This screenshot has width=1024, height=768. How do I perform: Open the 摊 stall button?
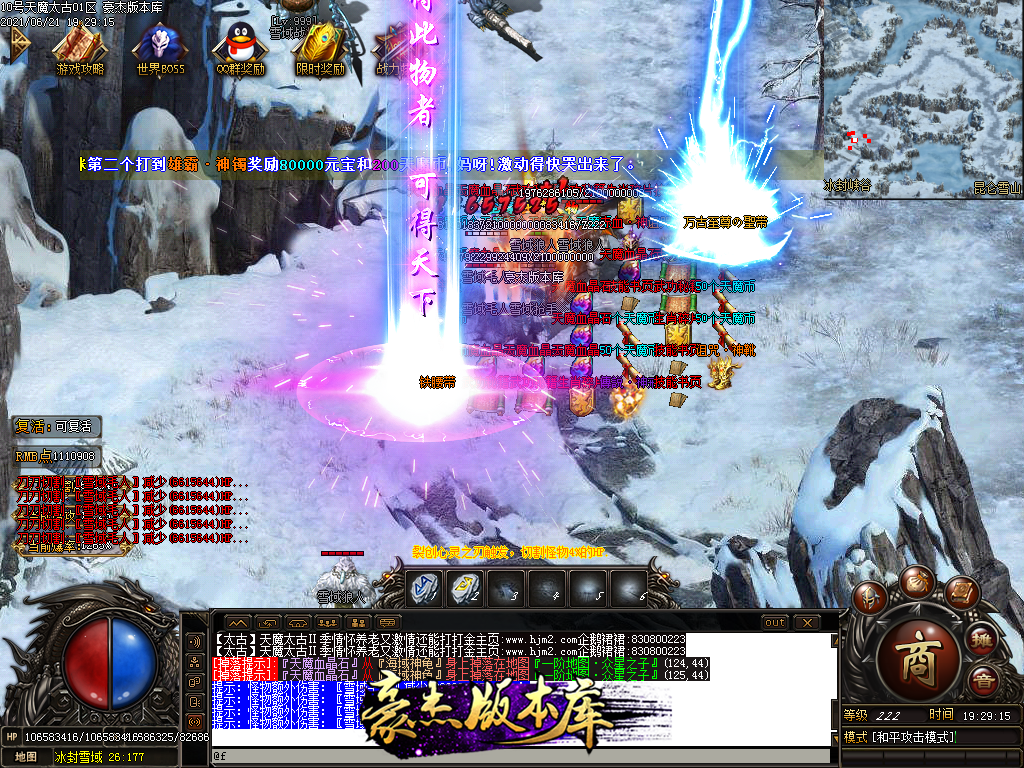pos(982,640)
